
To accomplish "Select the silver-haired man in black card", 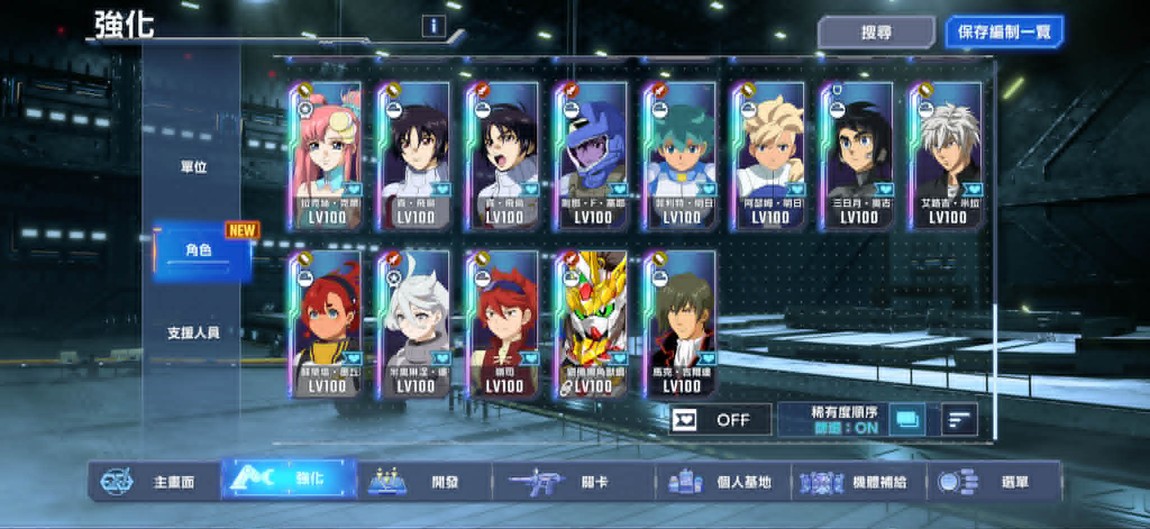I will point(946,157).
